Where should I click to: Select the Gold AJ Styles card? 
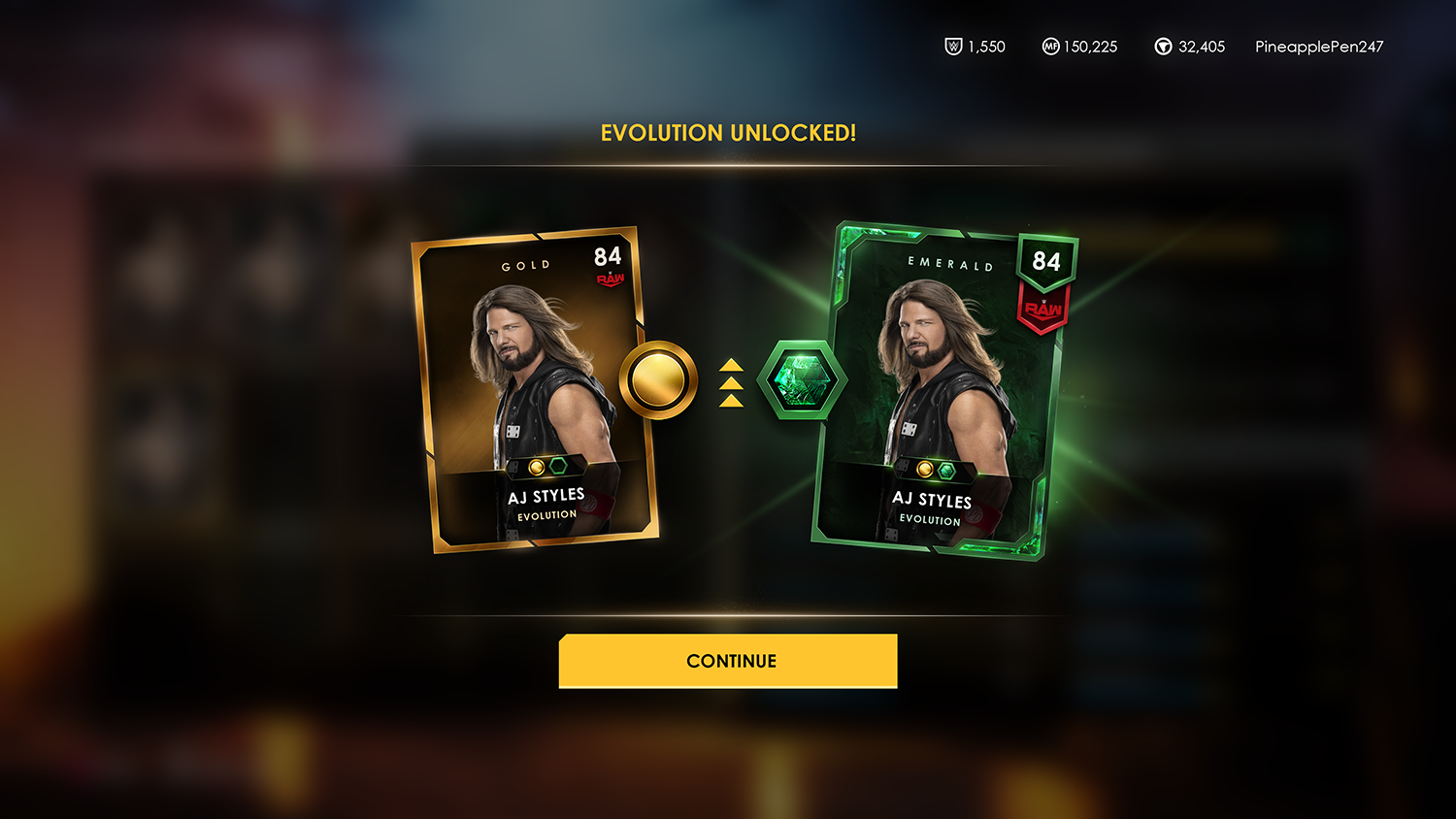[536, 390]
